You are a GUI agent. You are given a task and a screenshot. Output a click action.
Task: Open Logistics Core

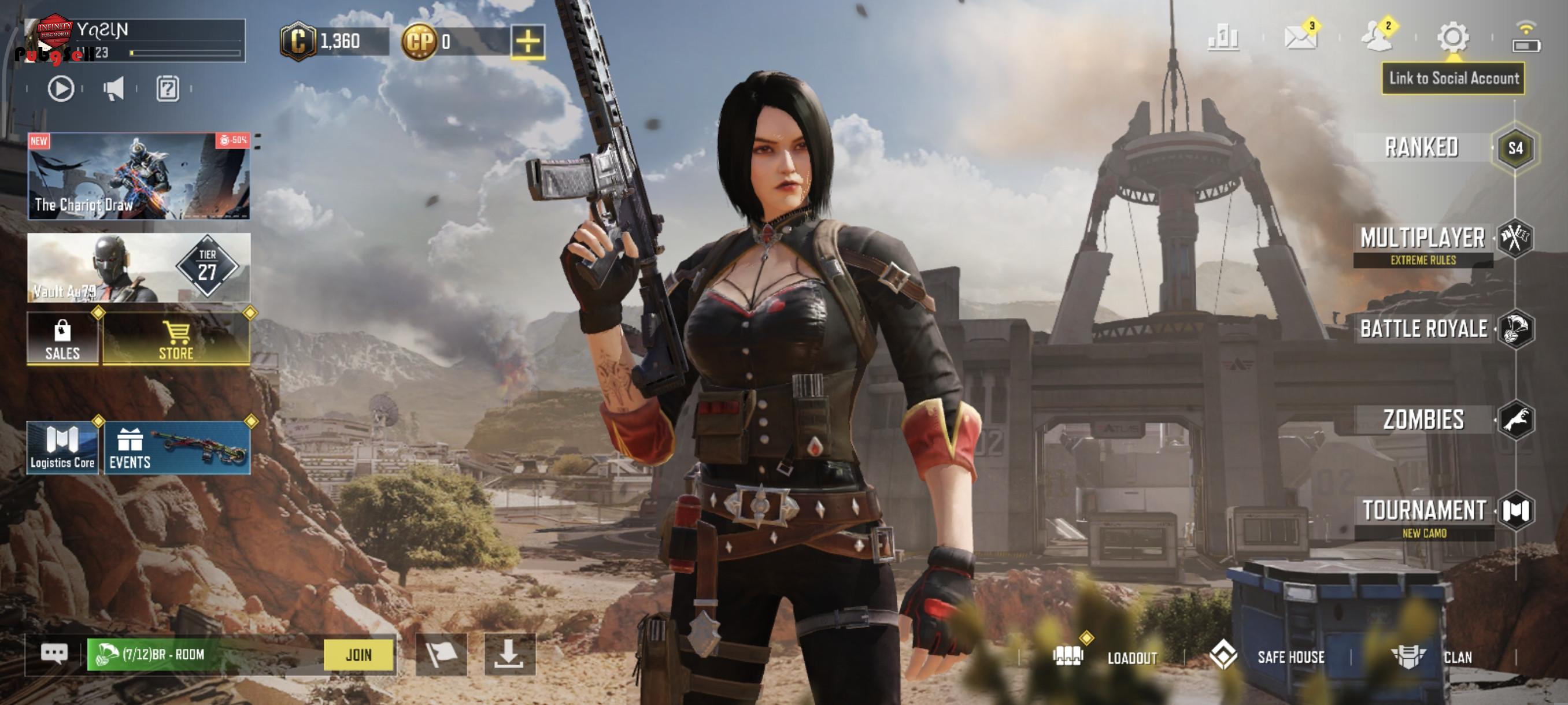coord(62,448)
